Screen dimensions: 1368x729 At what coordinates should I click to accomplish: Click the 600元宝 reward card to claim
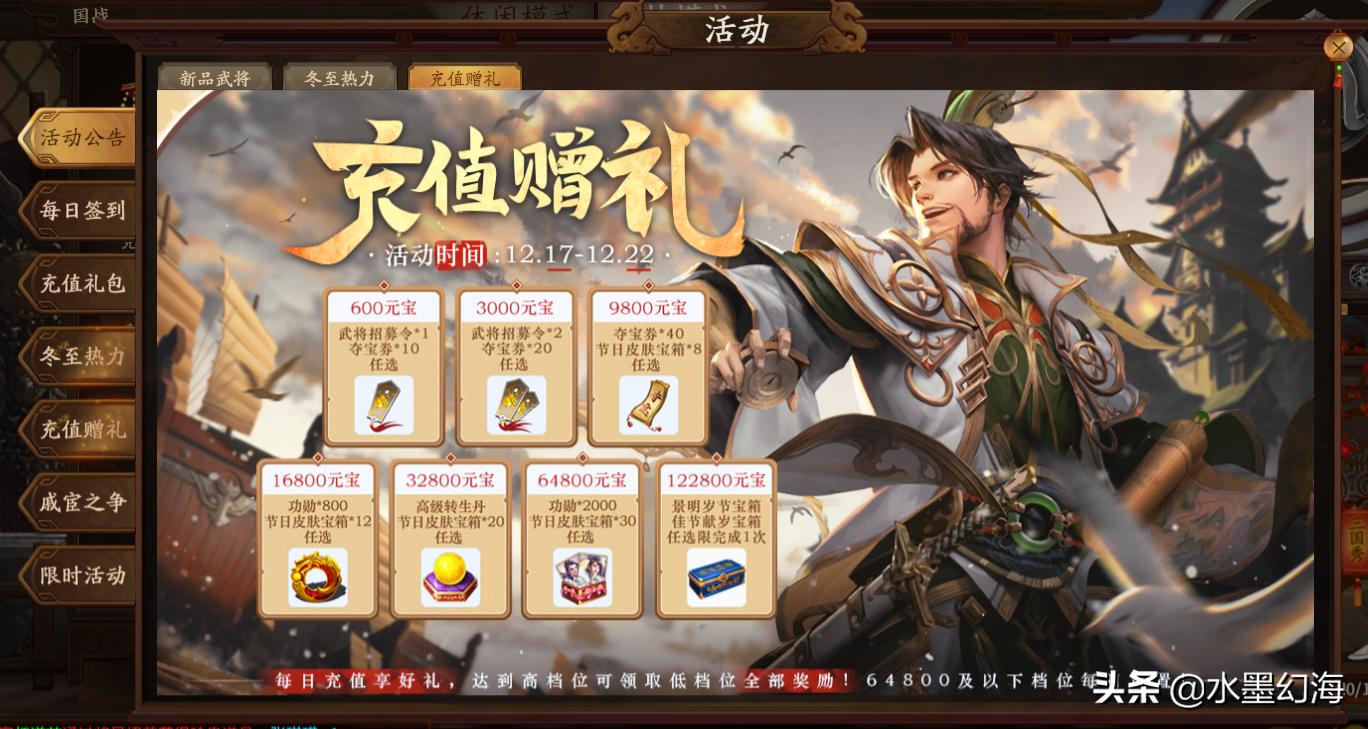pos(383,365)
